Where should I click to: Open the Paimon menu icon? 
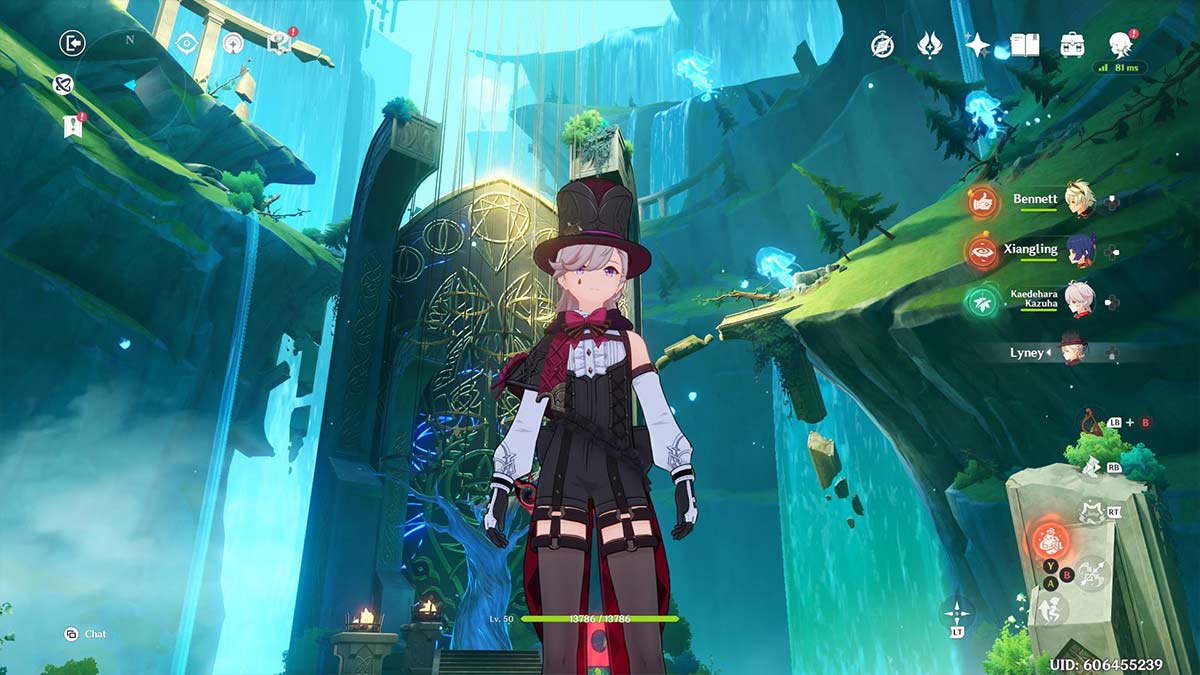tap(1120, 44)
